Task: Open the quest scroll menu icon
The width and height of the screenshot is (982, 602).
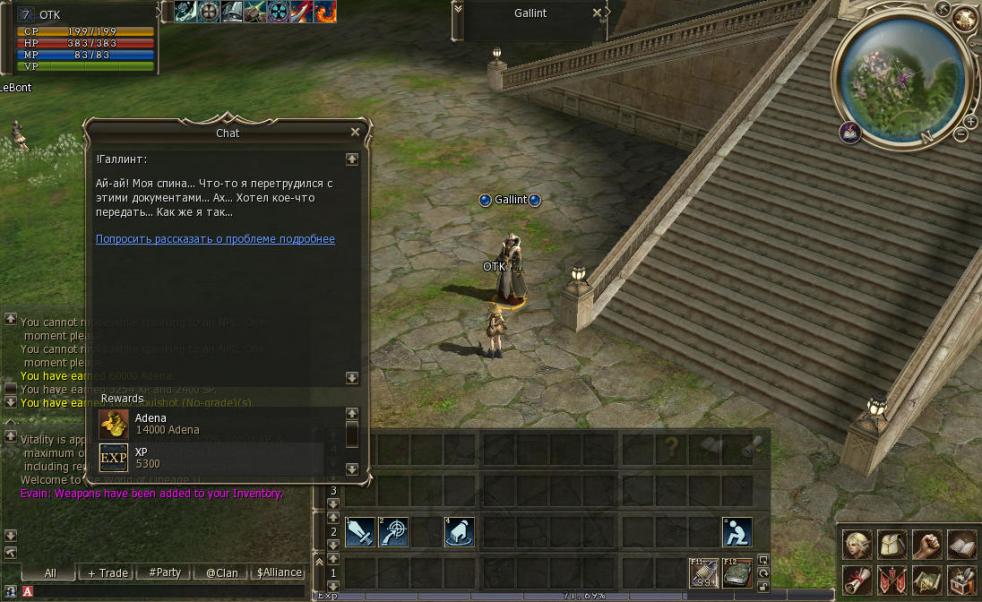Action: coord(857,579)
